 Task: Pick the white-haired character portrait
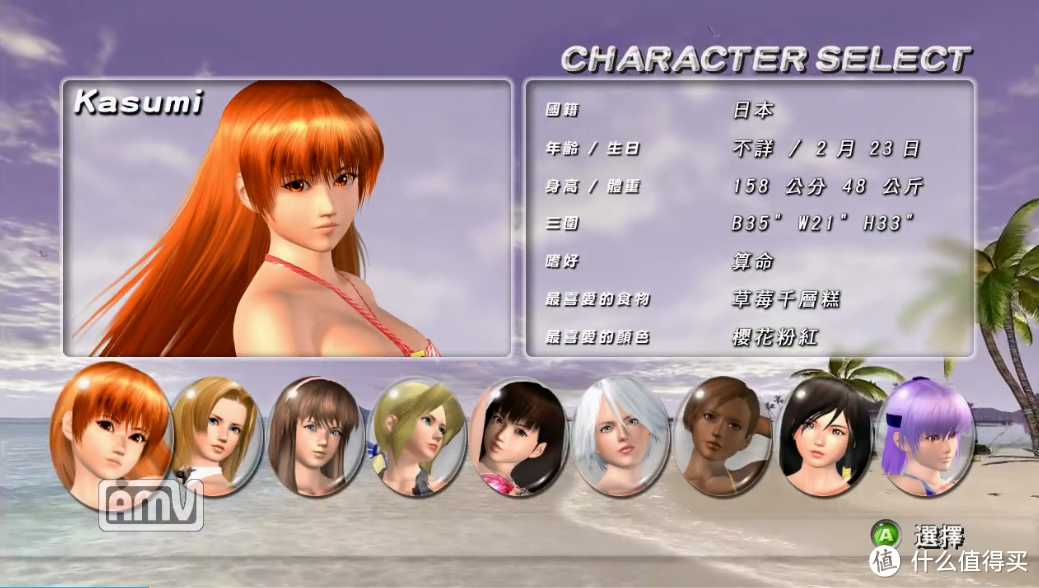(620, 437)
